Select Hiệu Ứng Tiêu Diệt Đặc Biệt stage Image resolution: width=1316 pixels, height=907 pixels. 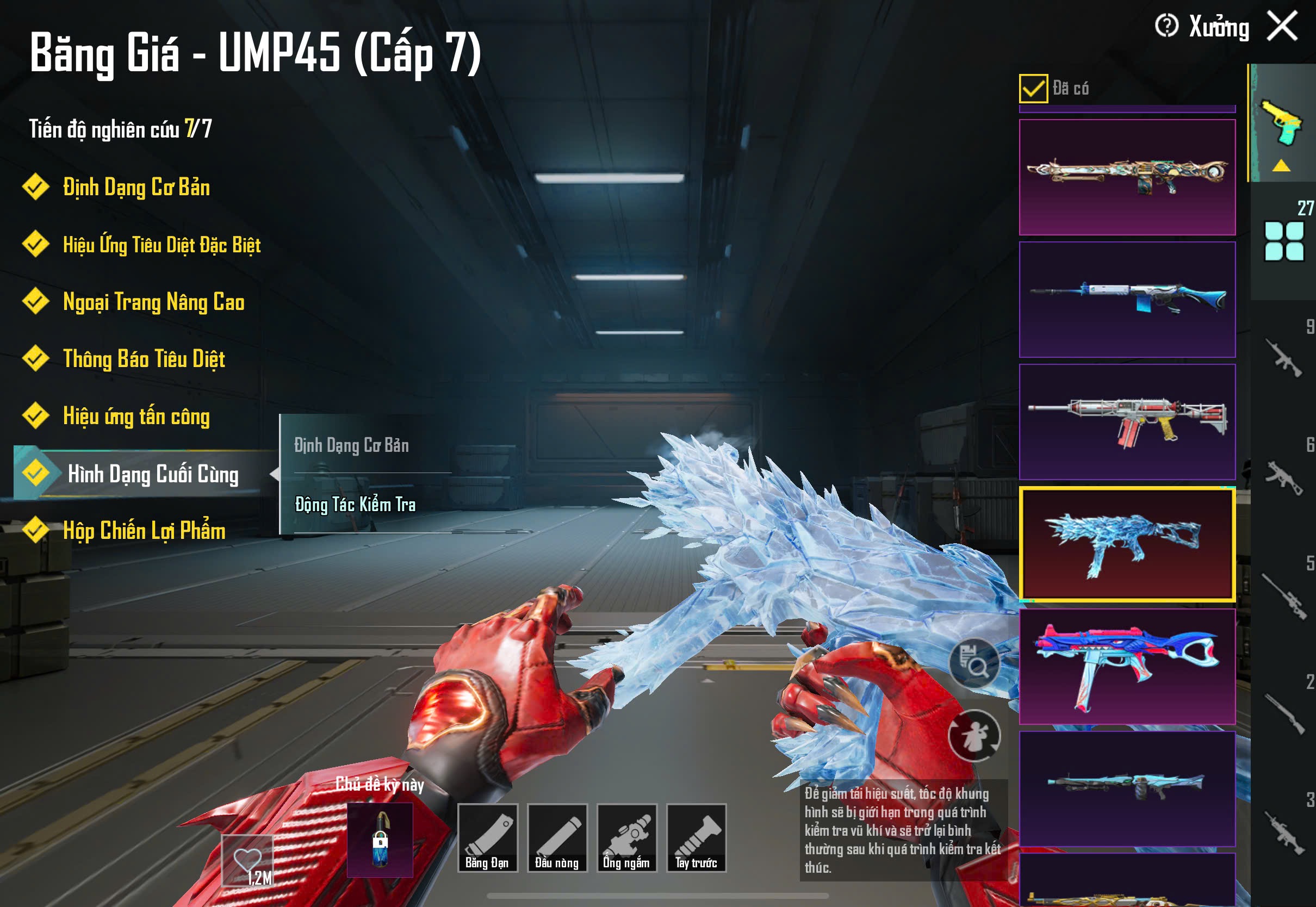[162, 245]
